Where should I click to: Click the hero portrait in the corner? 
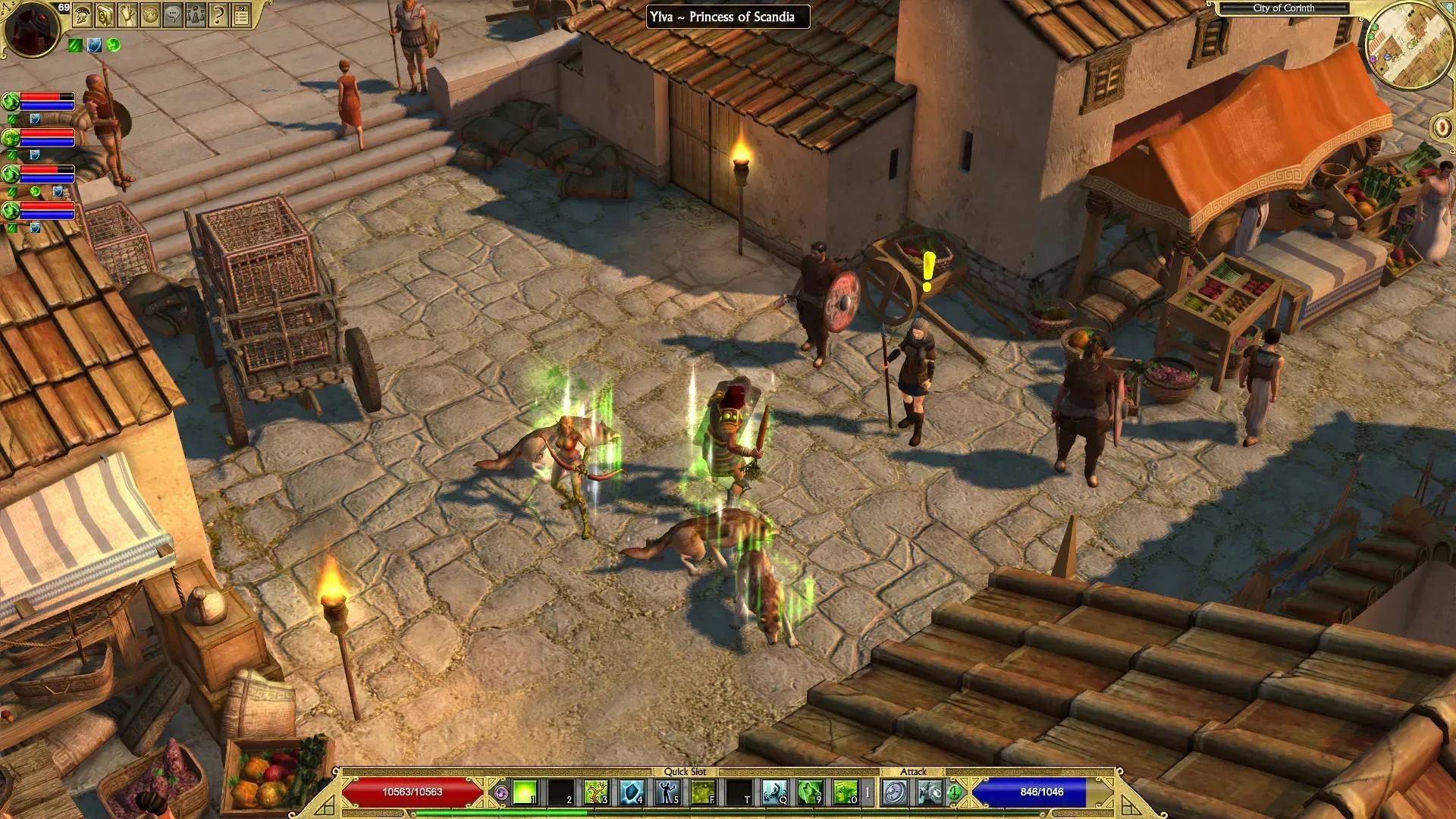tap(30, 29)
